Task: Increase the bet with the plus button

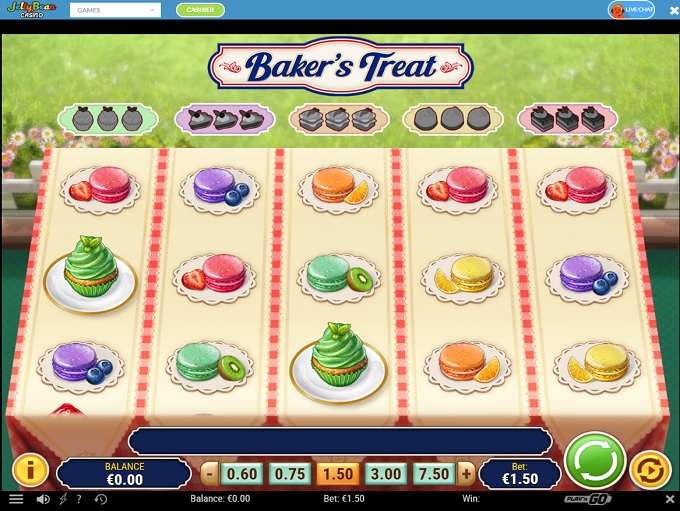Action: [x=466, y=474]
